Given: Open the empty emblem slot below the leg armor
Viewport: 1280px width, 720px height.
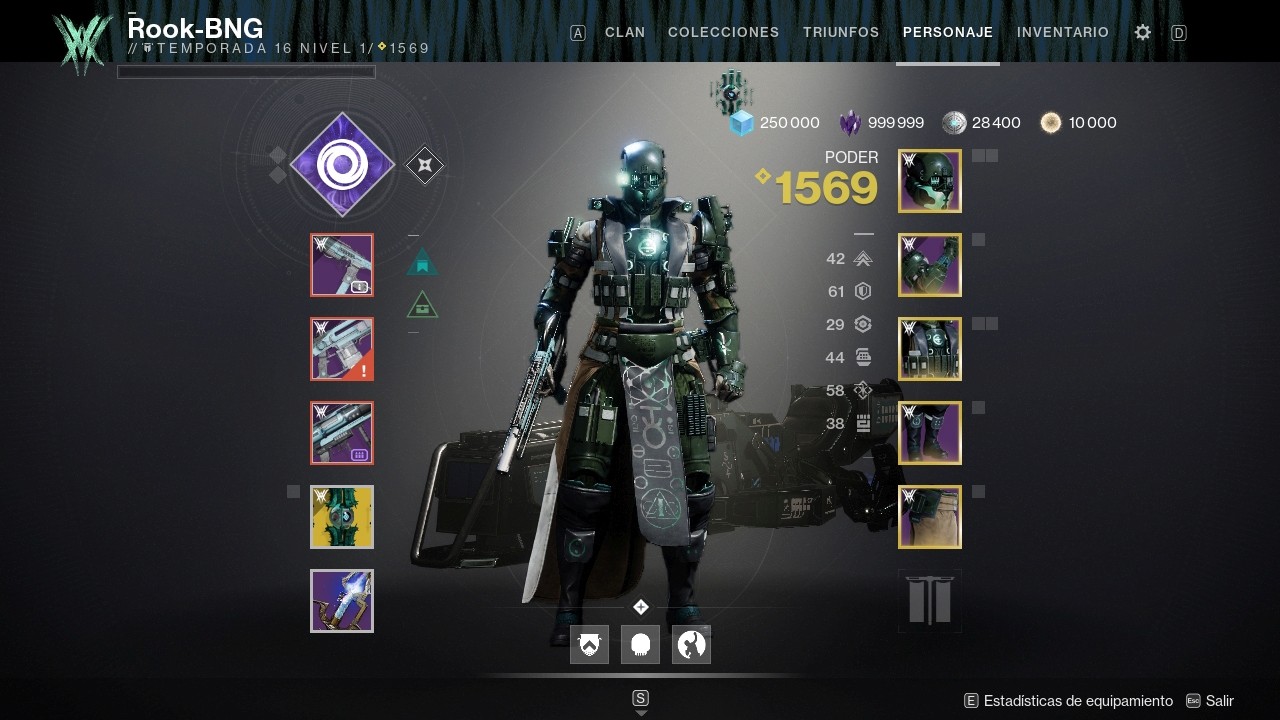Looking at the screenshot, I should [929, 600].
